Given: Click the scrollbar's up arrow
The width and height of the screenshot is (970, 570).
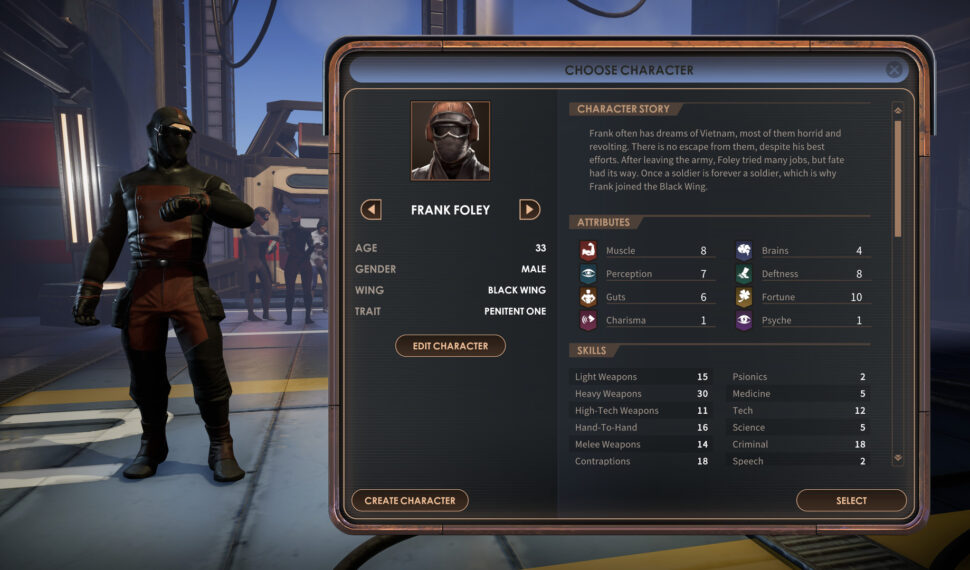Looking at the screenshot, I should [897, 110].
